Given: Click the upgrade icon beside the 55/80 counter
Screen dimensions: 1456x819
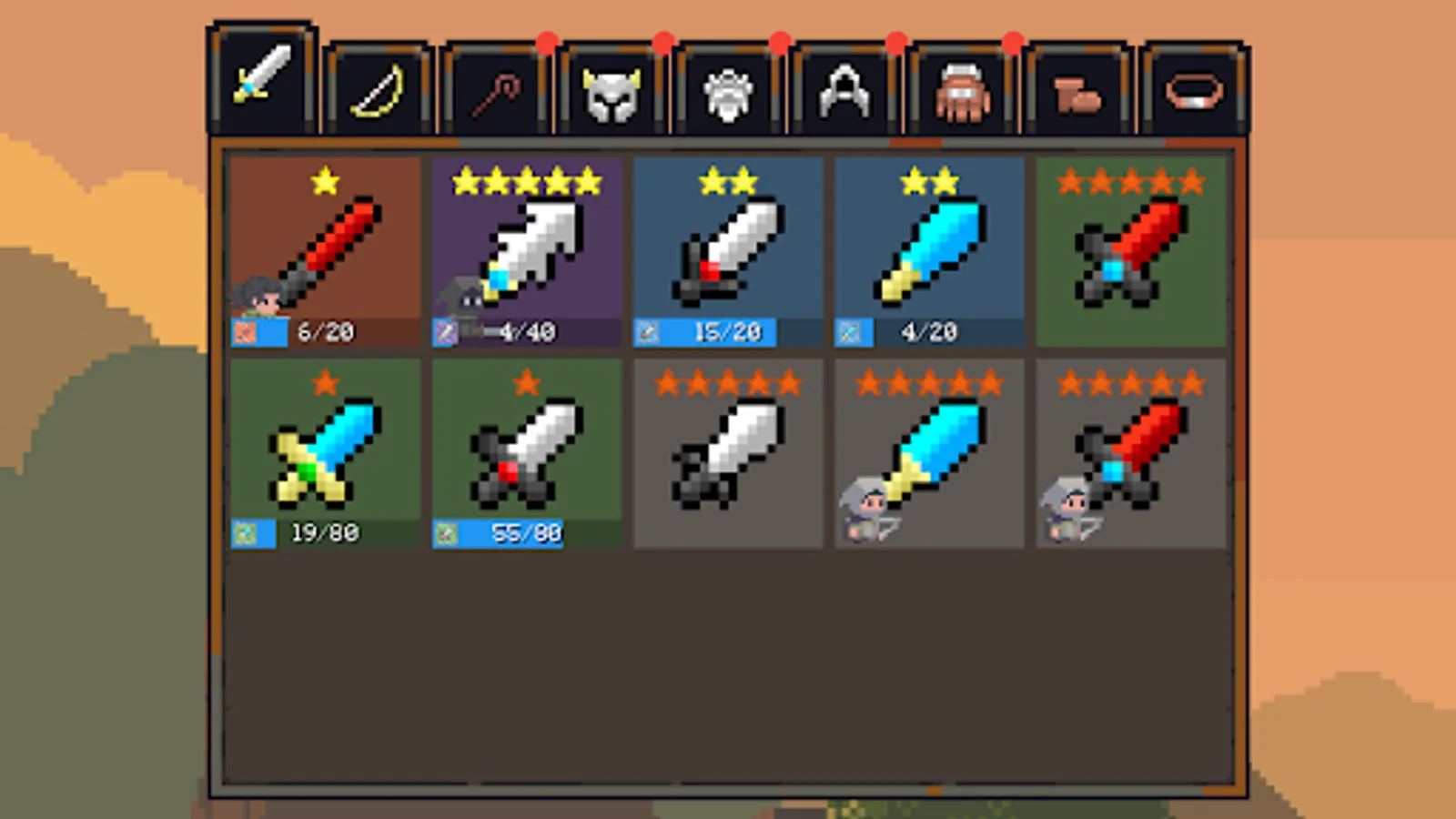Looking at the screenshot, I should [446, 535].
